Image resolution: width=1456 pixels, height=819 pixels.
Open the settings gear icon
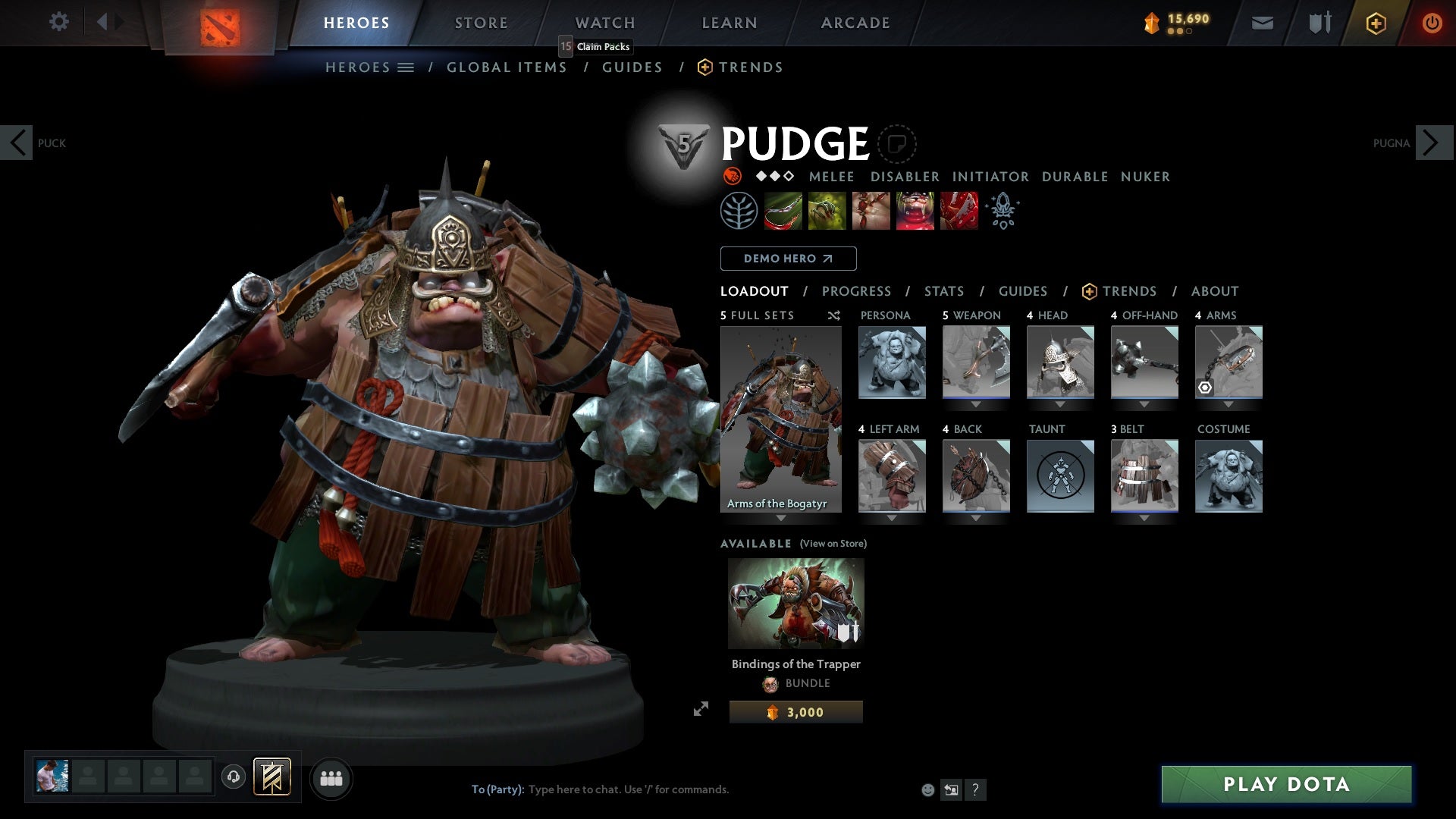pyautogui.click(x=59, y=22)
